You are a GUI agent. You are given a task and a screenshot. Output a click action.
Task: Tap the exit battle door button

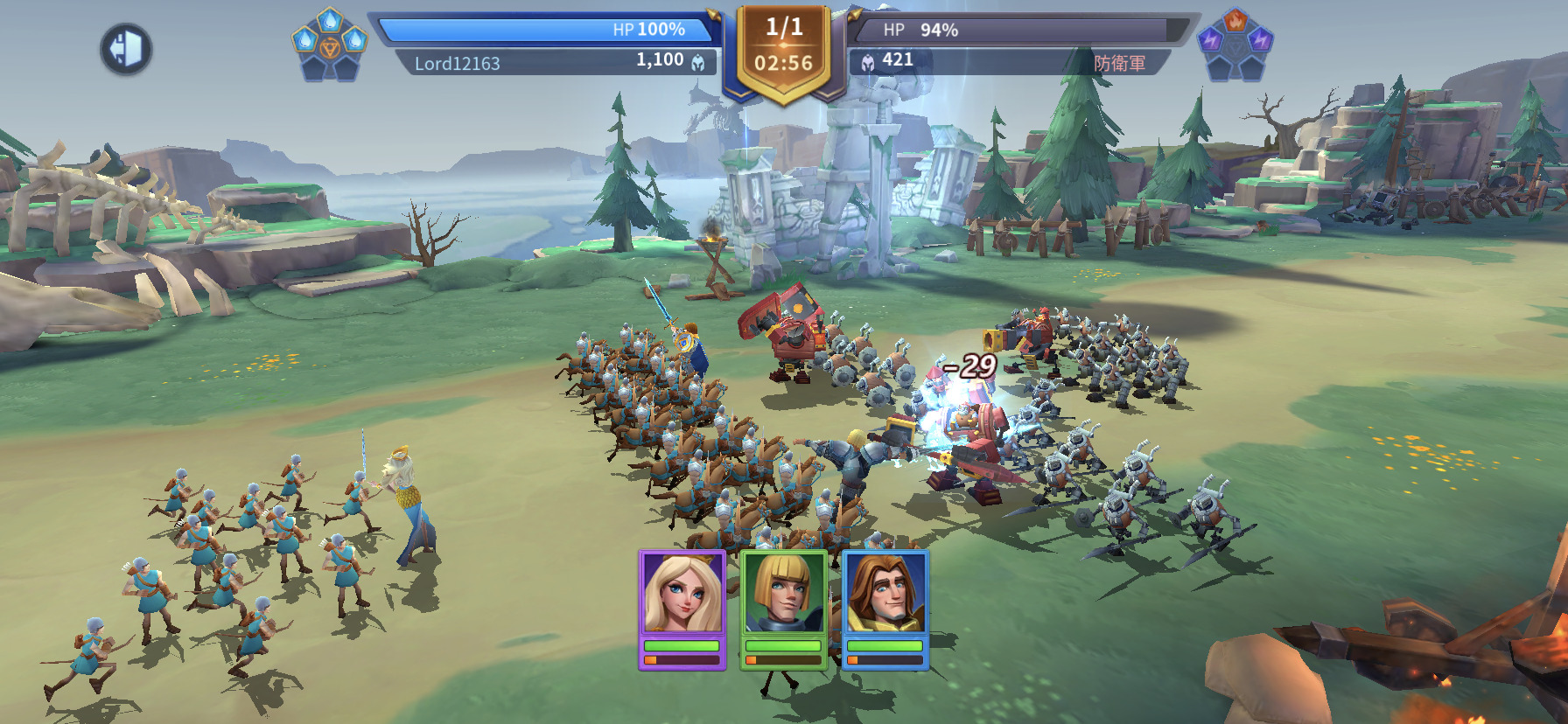(x=126, y=49)
